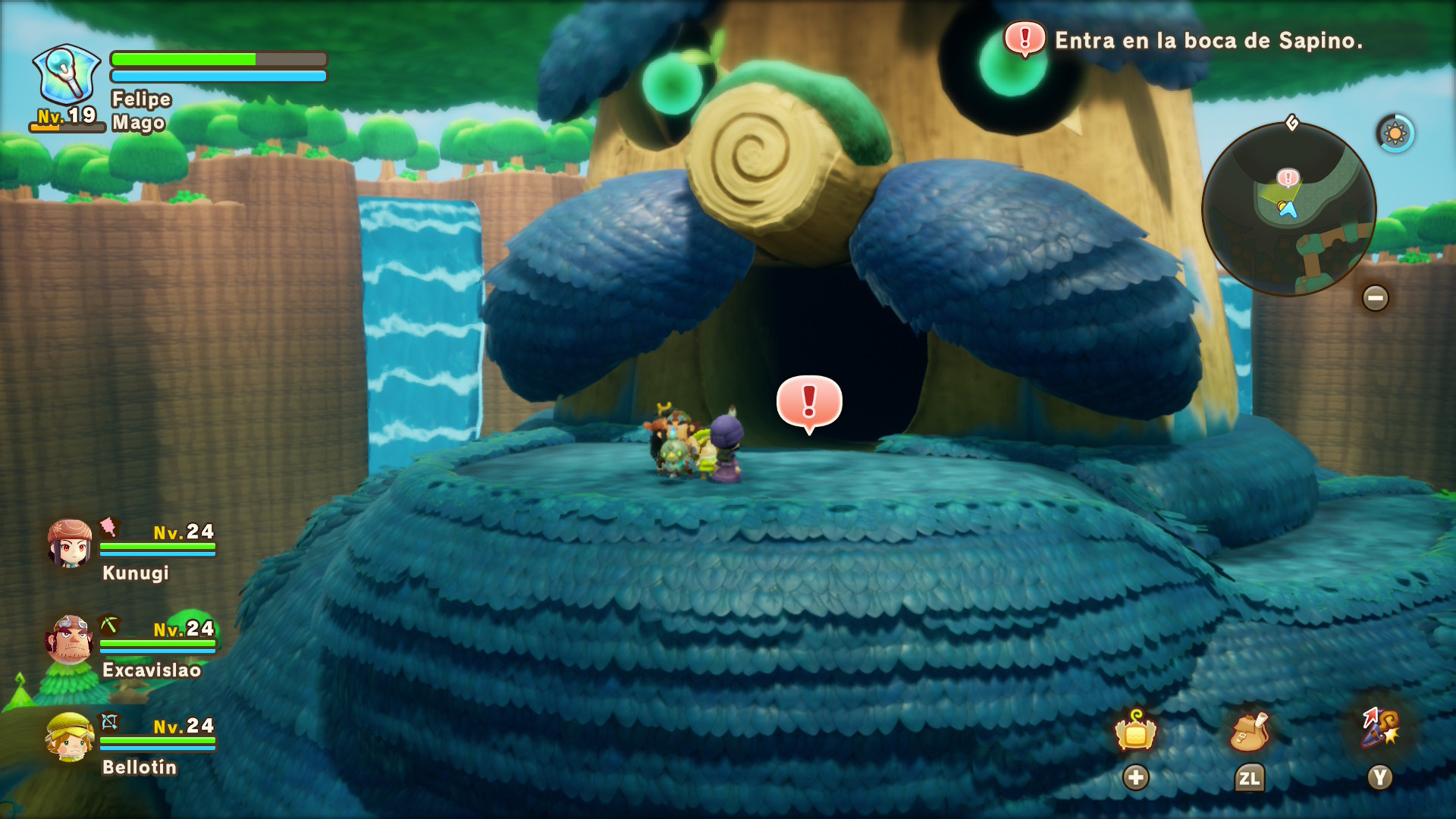The width and height of the screenshot is (1456, 819).
Task: Select Kunugi's party portrait
Action: [x=70, y=544]
